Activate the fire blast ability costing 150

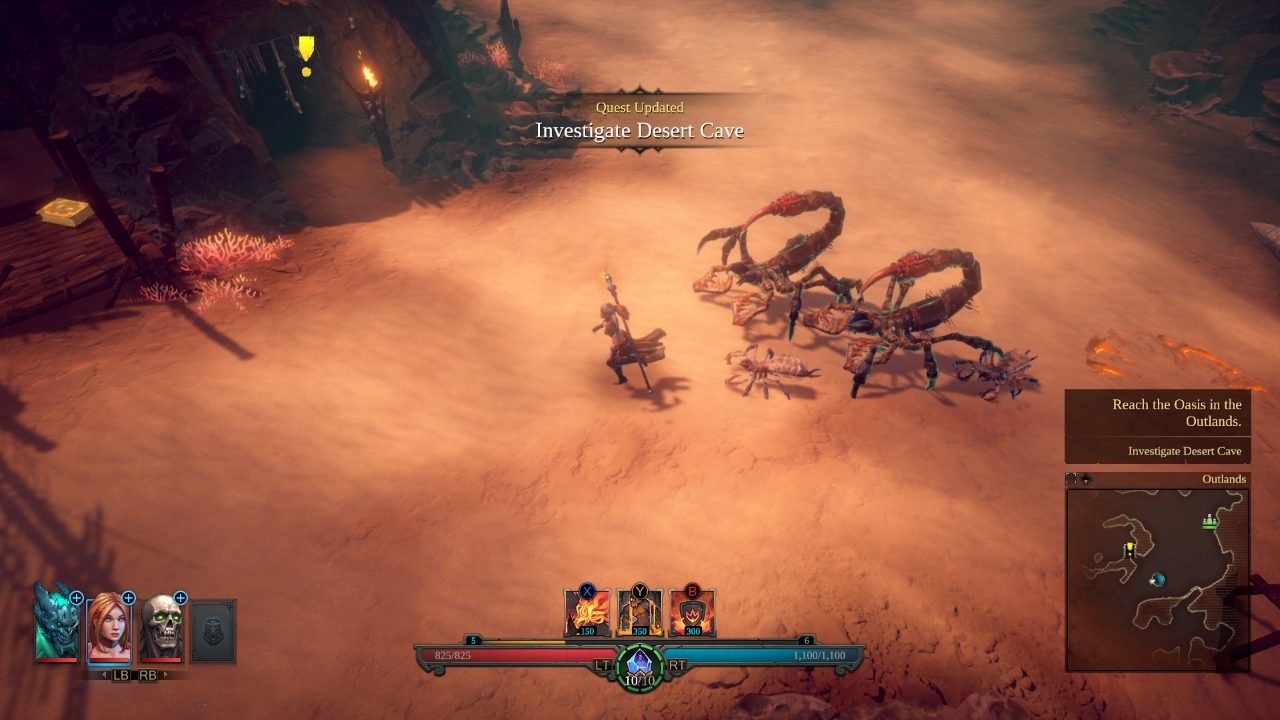click(587, 613)
